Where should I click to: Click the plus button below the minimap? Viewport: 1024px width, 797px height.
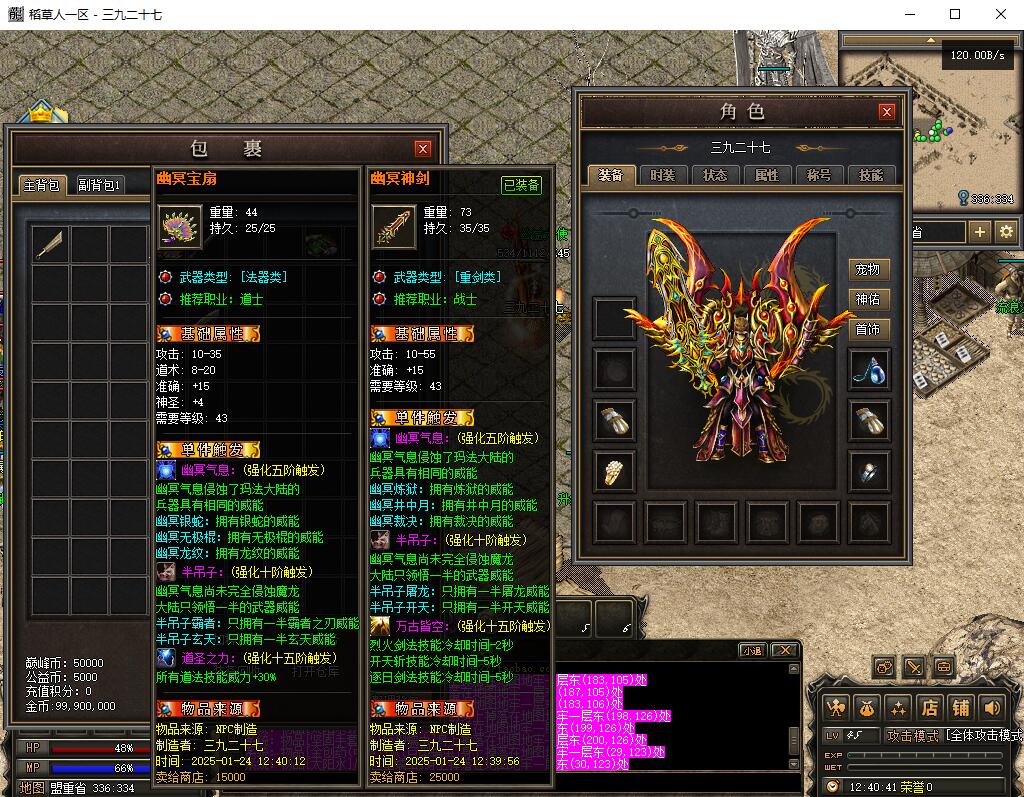pos(979,232)
